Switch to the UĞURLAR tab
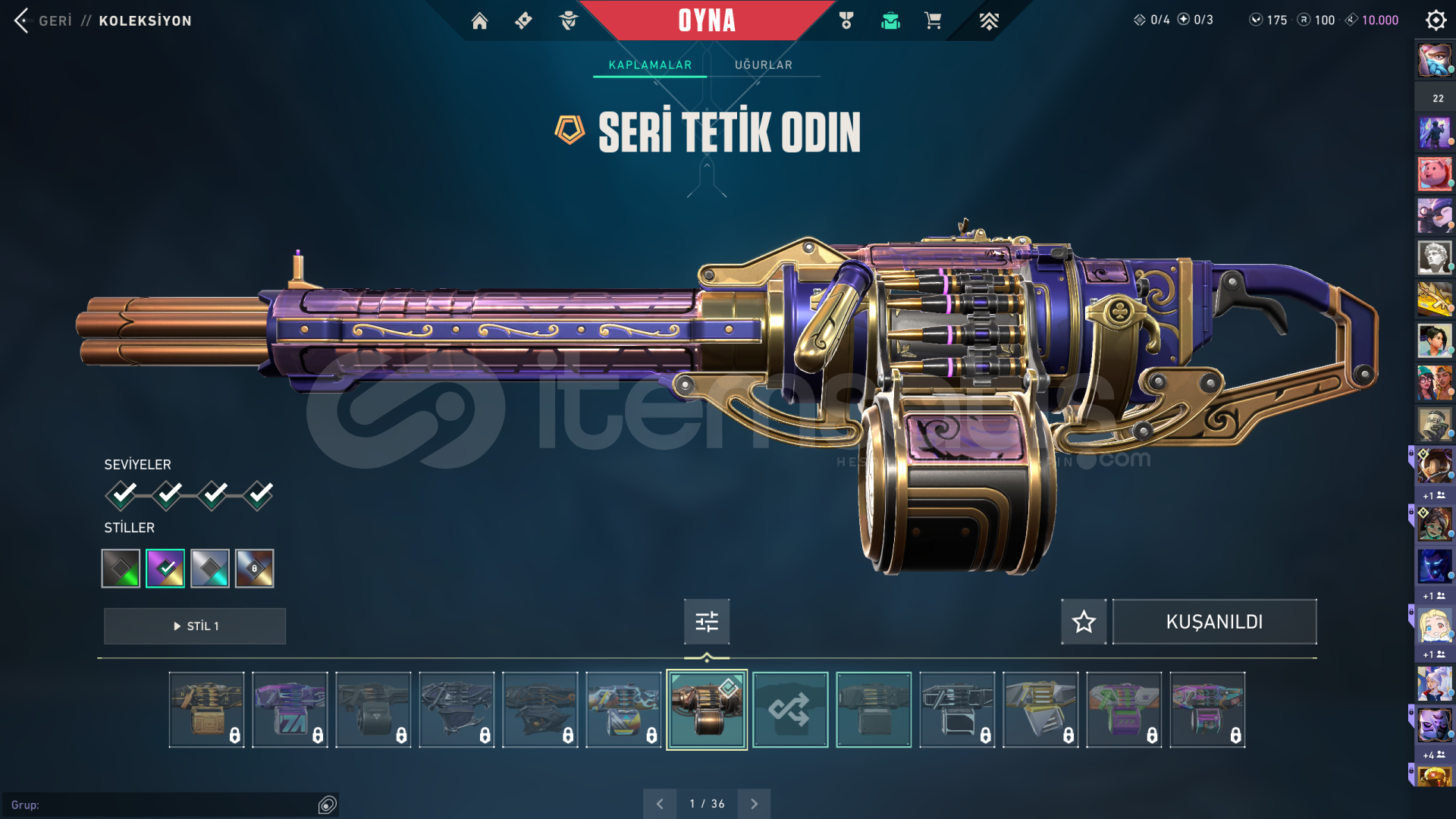This screenshot has width=1456, height=819. 763,65
